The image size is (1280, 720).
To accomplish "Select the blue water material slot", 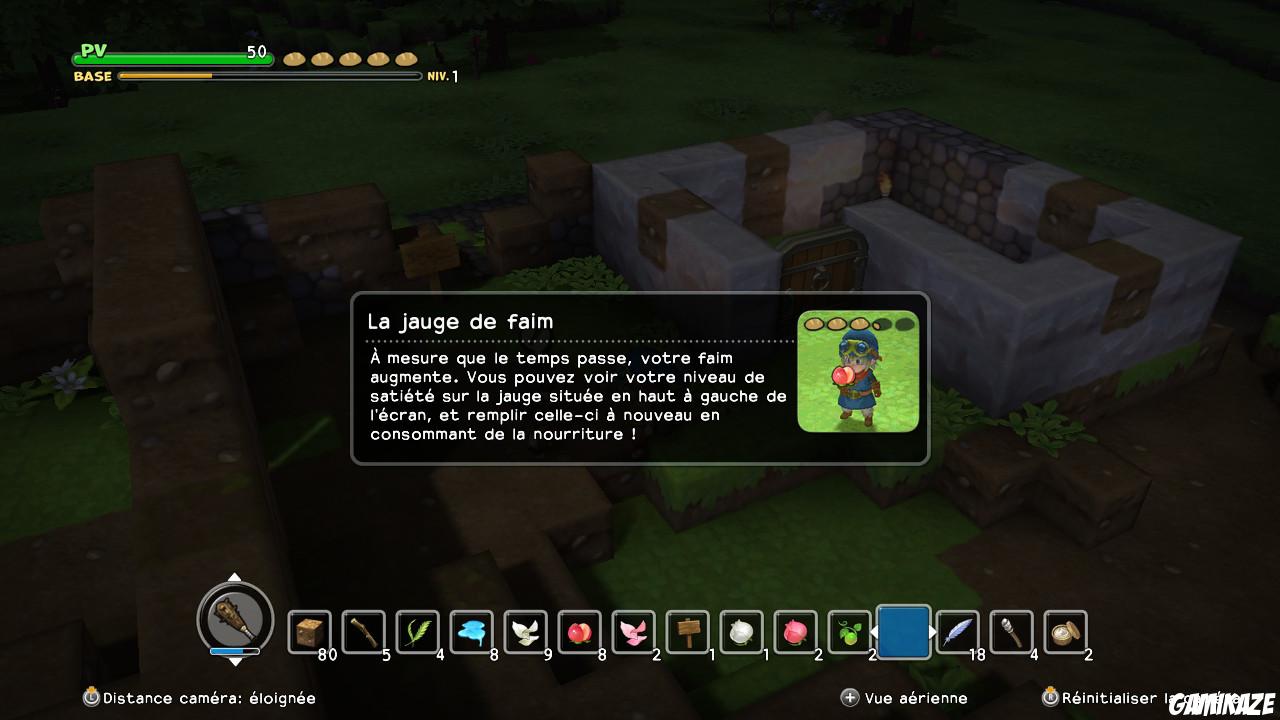I will click(x=471, y=632).
